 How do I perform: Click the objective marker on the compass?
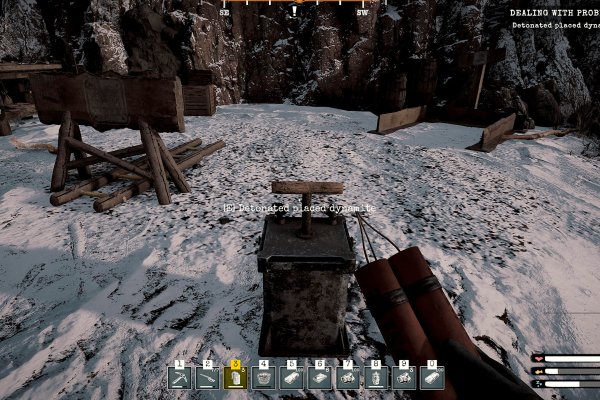click(294, 11)
